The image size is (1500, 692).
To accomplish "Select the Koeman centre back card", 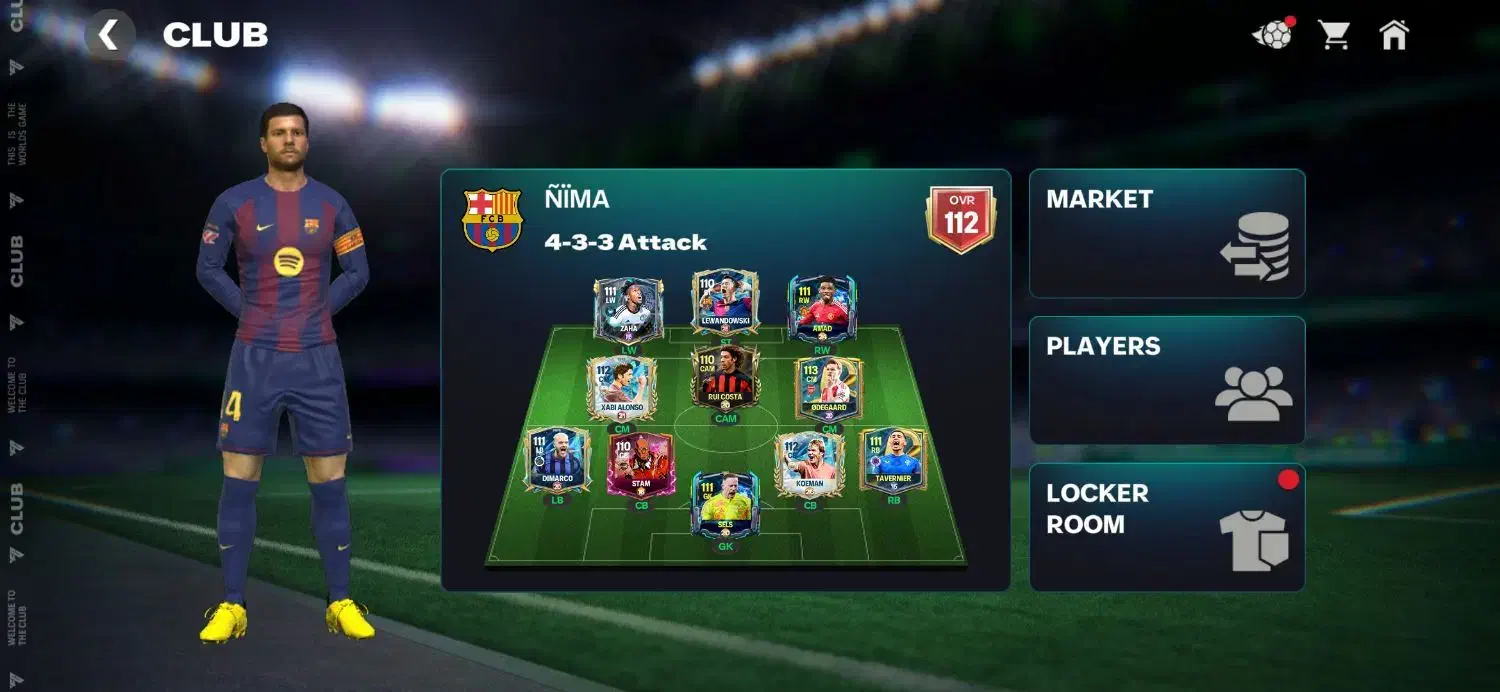I will pos(810,464).
